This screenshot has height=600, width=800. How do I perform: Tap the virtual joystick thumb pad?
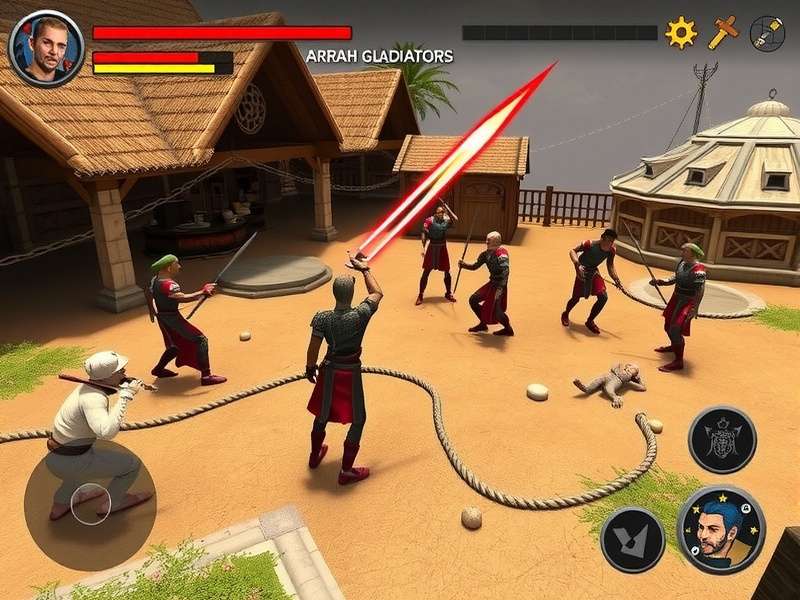91,498
